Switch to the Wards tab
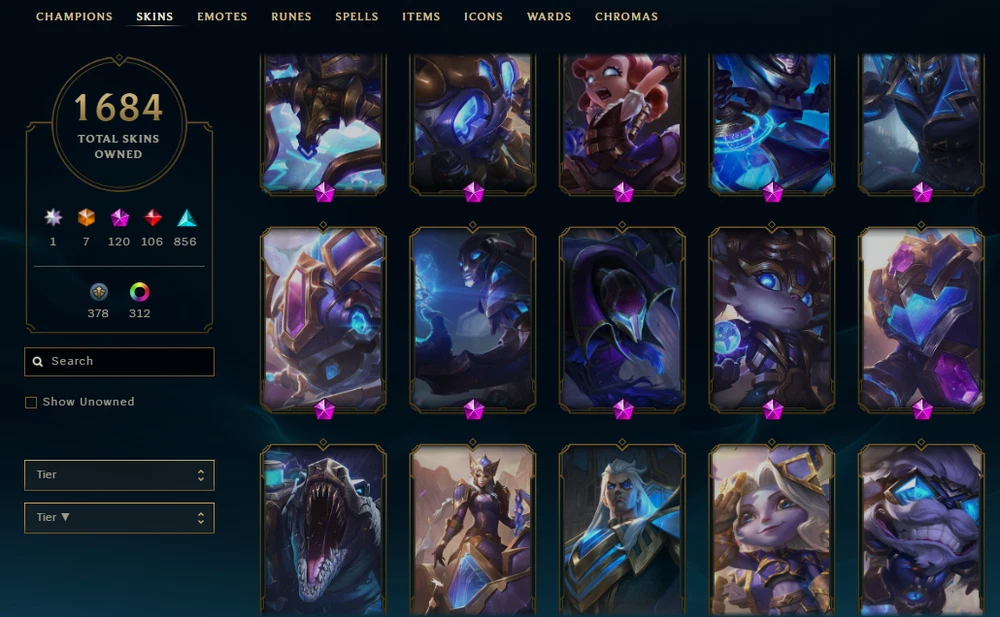 pos(549,17)
